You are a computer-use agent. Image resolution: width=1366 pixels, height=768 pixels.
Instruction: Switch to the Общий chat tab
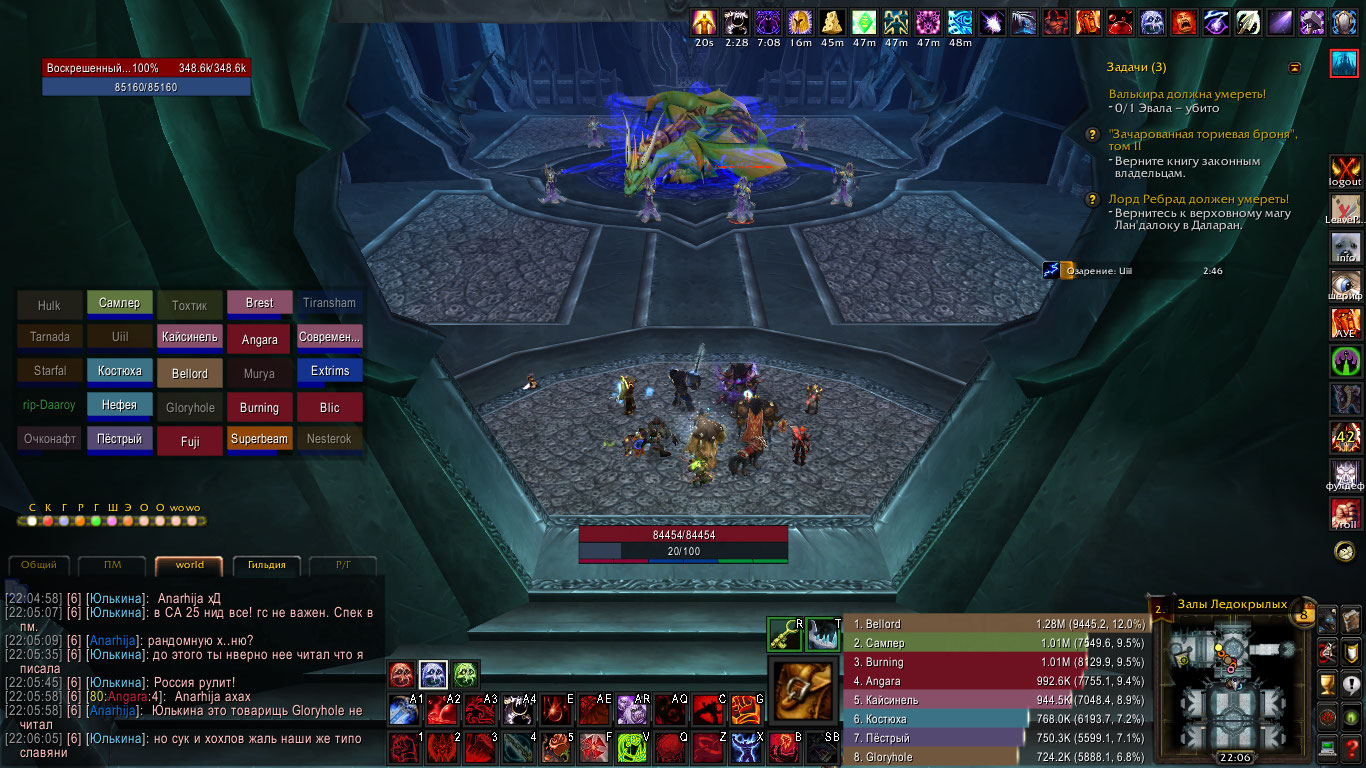[39, 565]
